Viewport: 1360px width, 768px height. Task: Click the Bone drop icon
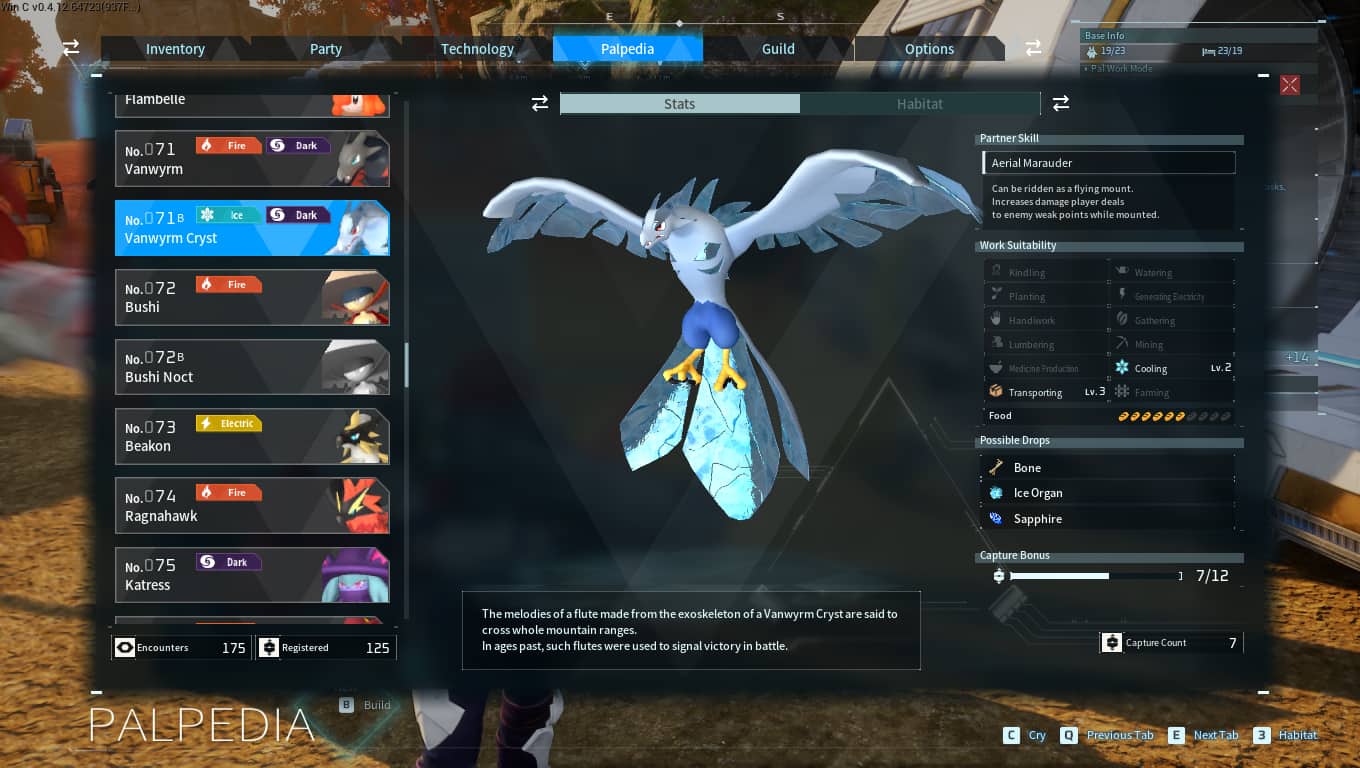[x=996, y=467]
